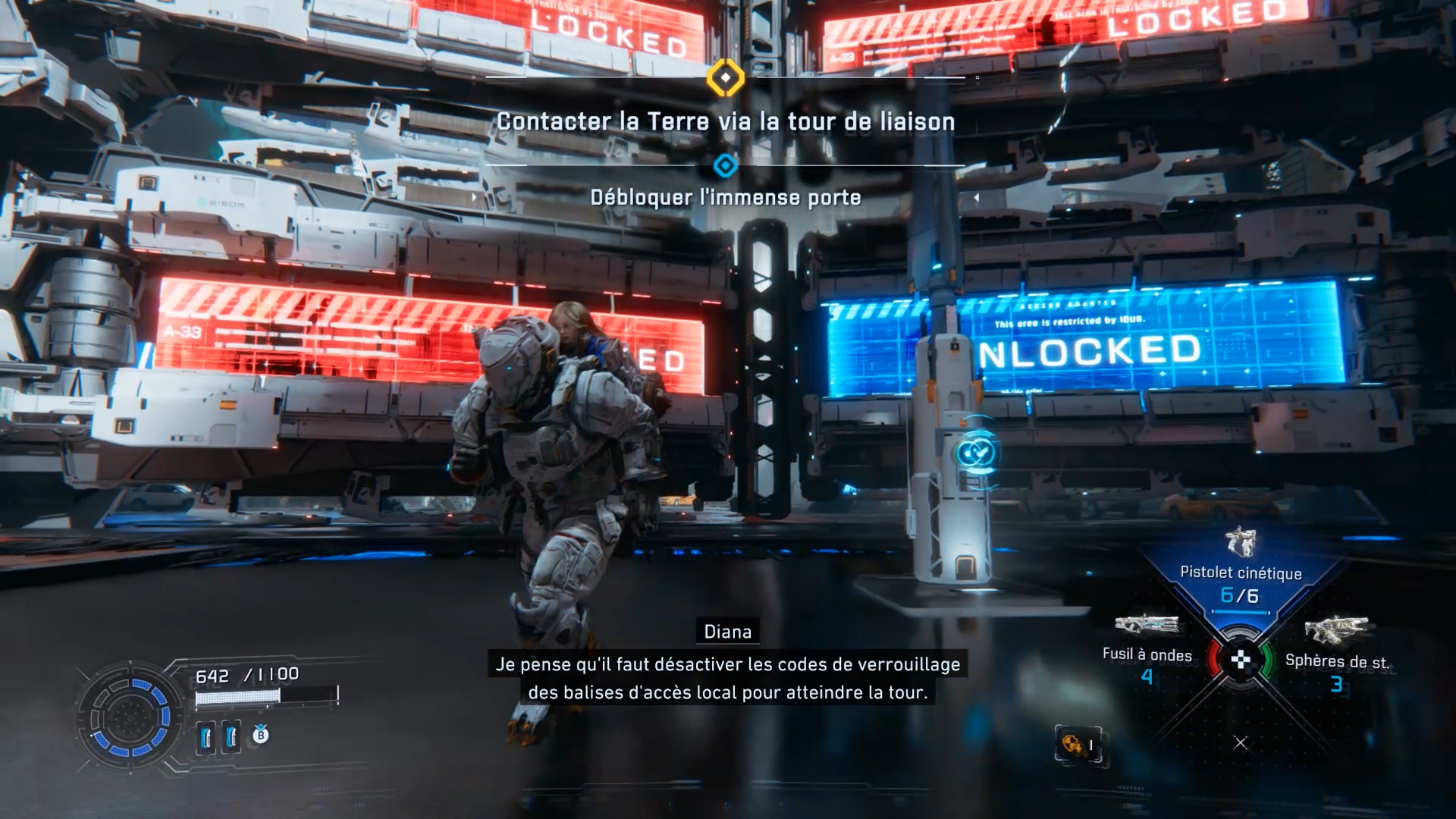
Task: Select the sub-objective 'Débloquer l'immense porte'
Action: click(726, 198)
